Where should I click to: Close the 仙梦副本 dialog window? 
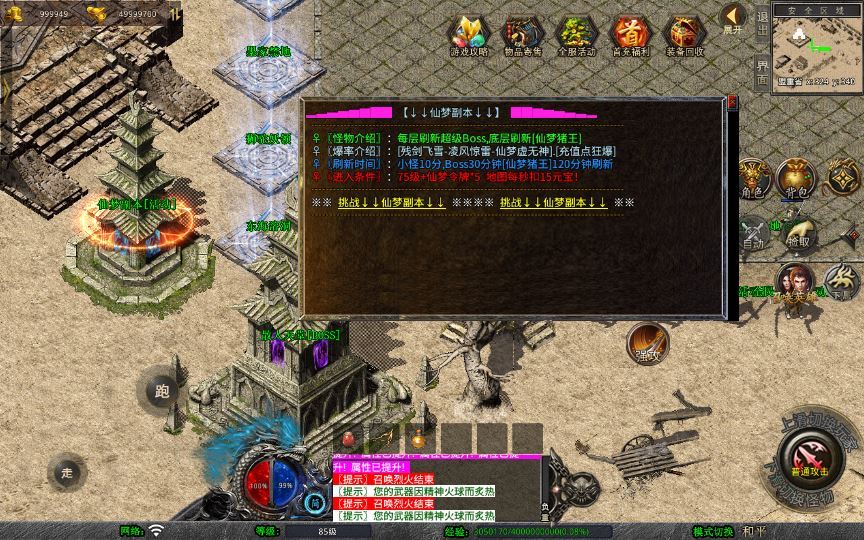[732, 102]
